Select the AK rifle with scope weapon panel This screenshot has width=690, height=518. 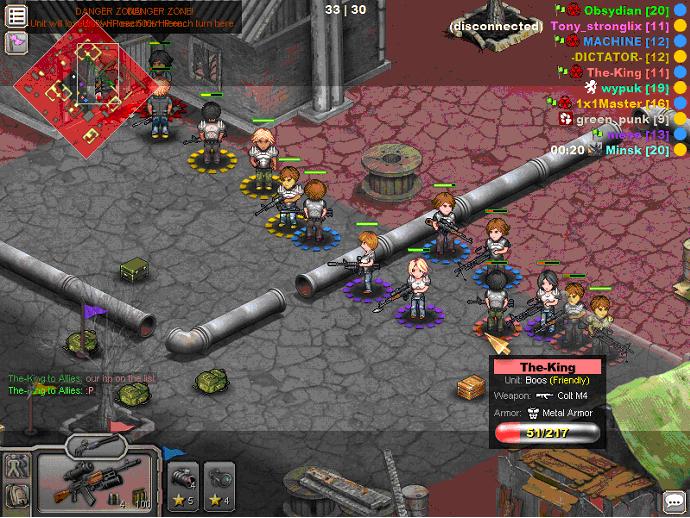[x=97, y=482]
